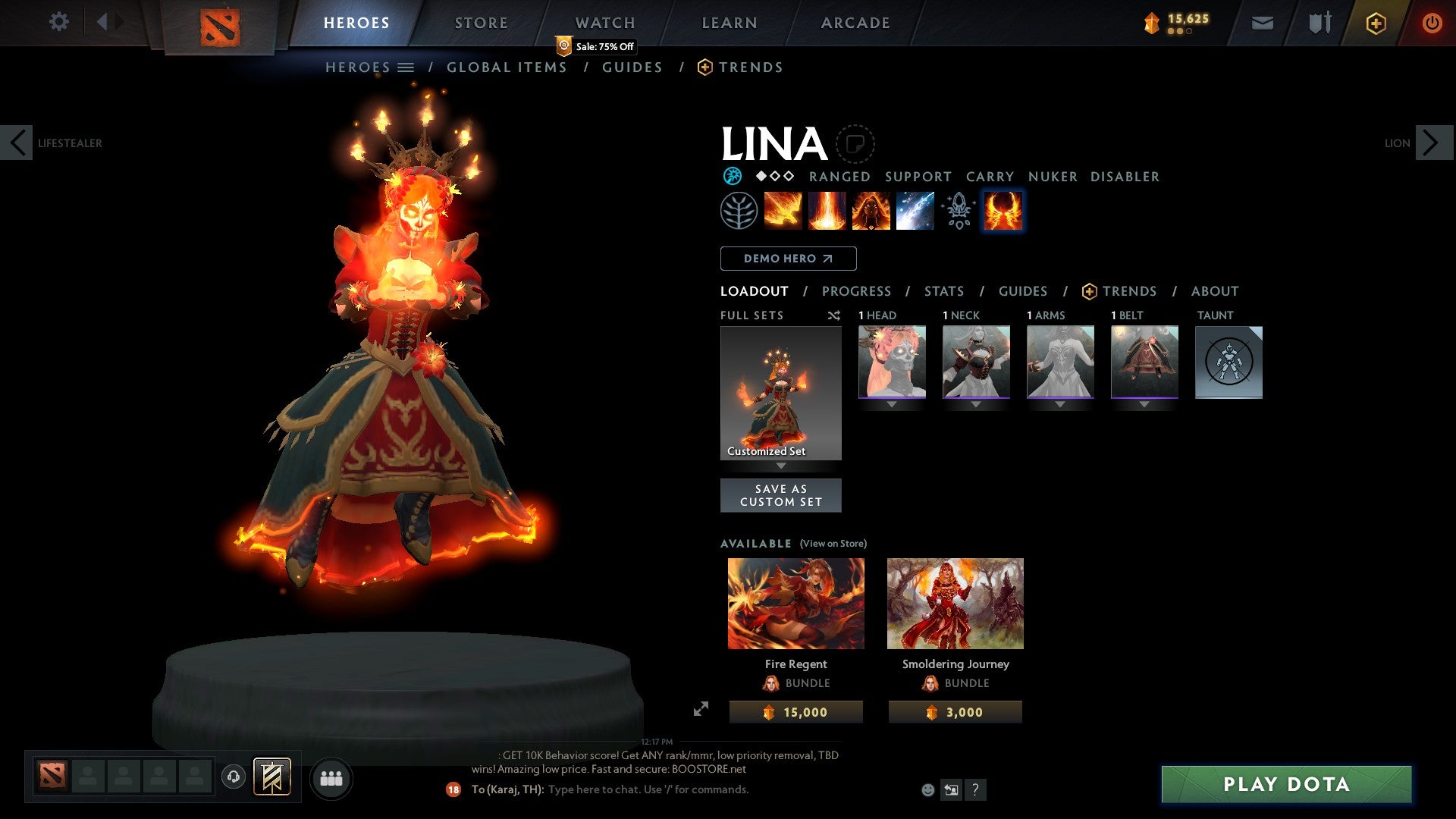Open the GLOBAL ITEMS menu item
This screenshot has width=1456, height=819.
pyautogui.click(x=507, y=67)
